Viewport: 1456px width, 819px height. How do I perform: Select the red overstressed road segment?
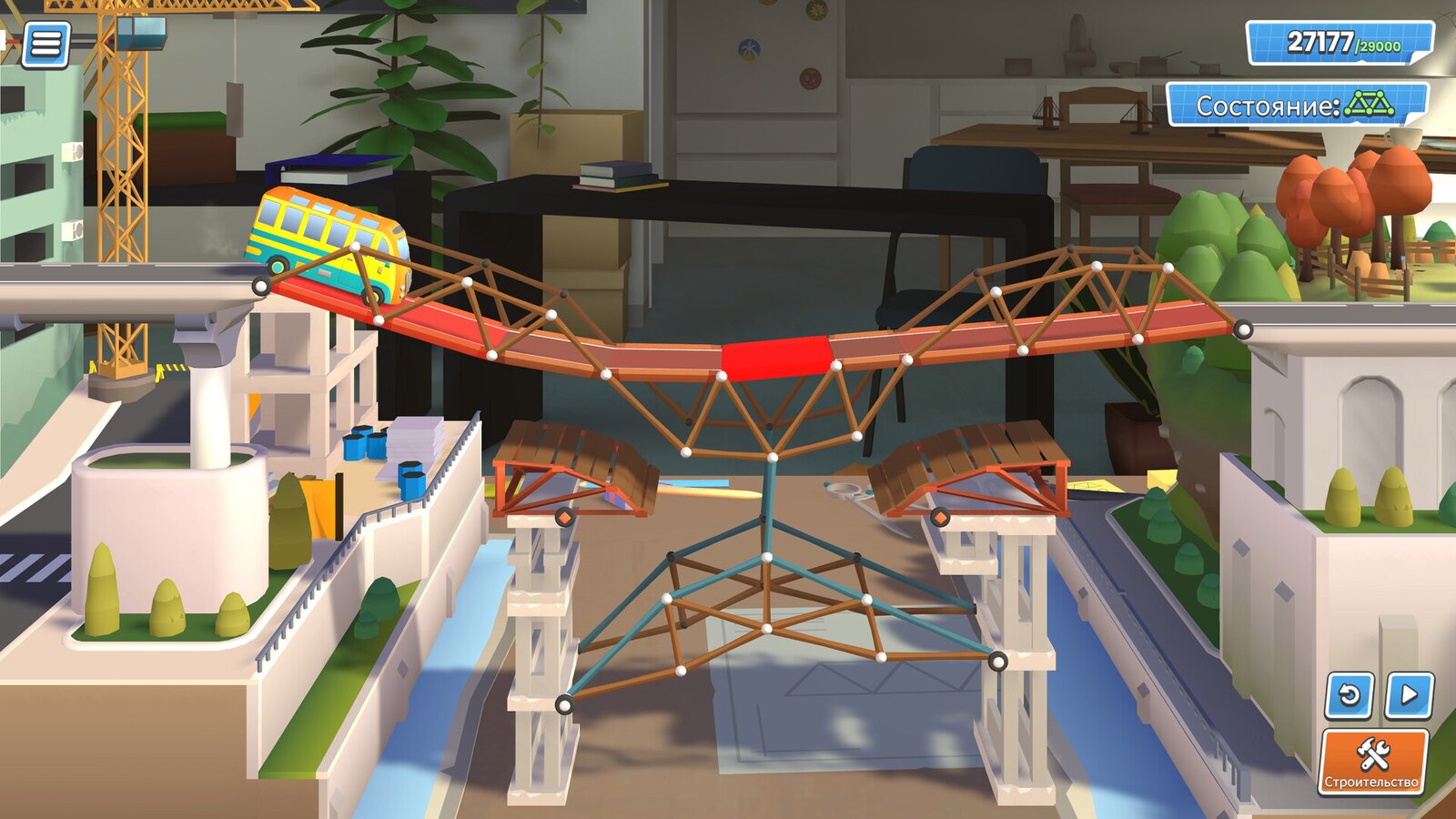click(778, 357)
